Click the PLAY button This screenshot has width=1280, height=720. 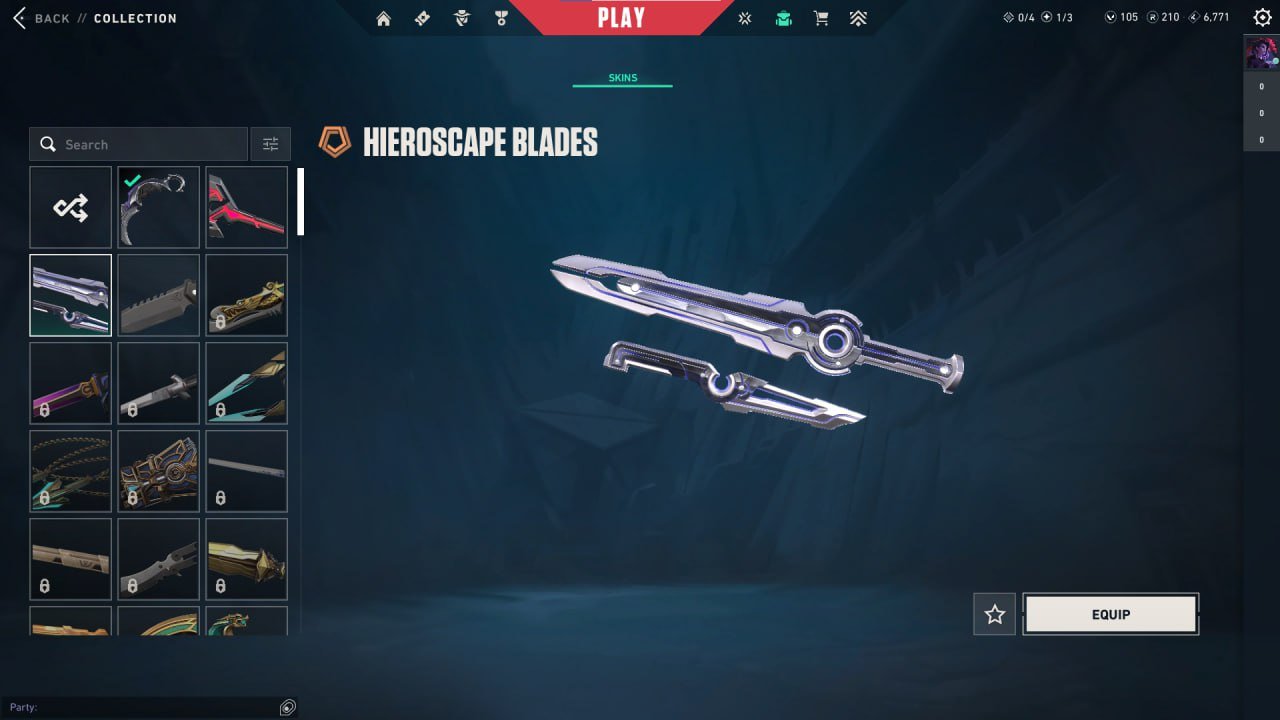[622, 16]
